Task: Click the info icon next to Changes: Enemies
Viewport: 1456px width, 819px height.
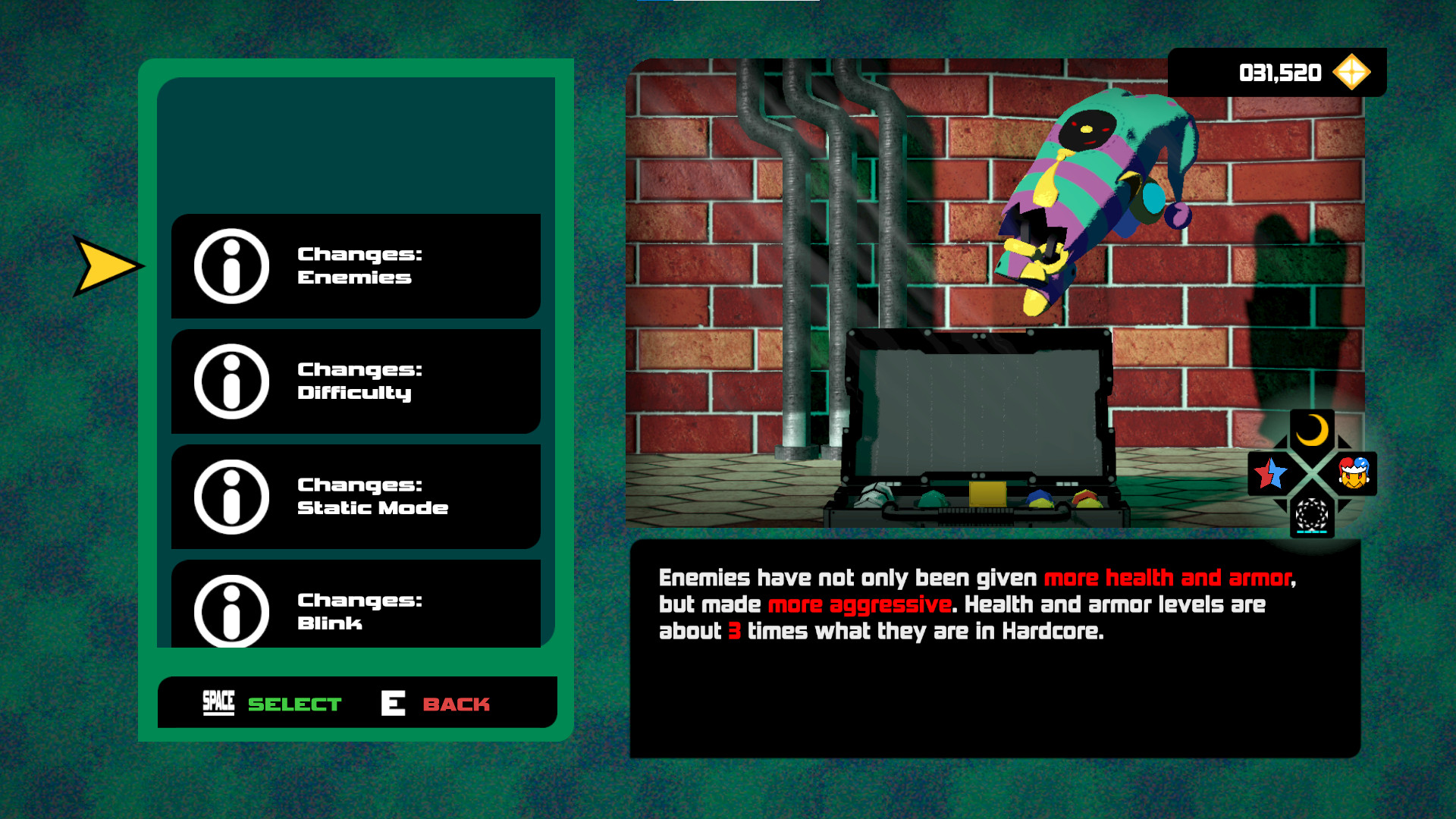Action: coord(232,266)
